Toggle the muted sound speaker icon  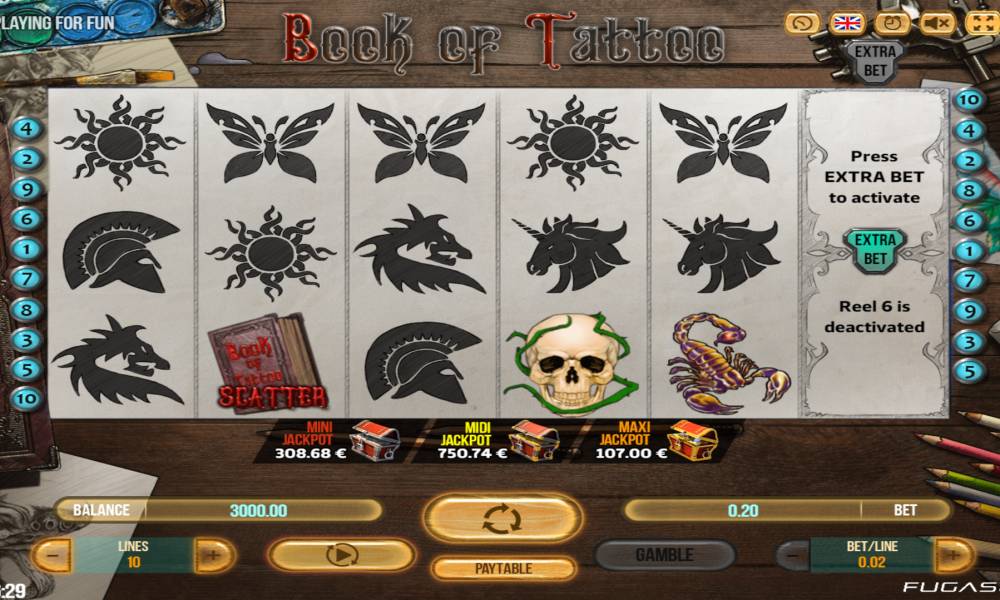(x=936, y=23)
